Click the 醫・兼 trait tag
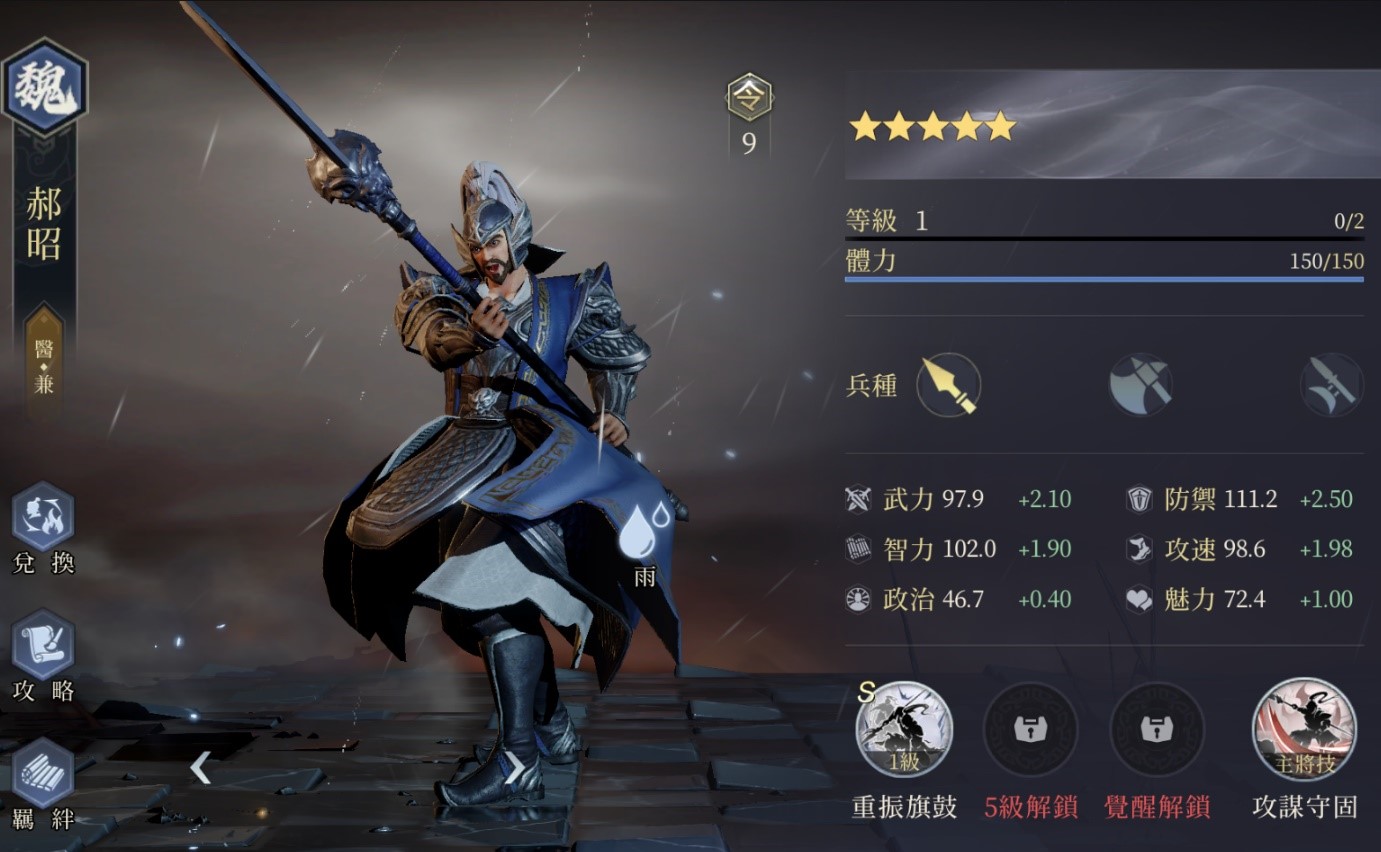This screenshot has width=1381, height=852. click(44, 364)
